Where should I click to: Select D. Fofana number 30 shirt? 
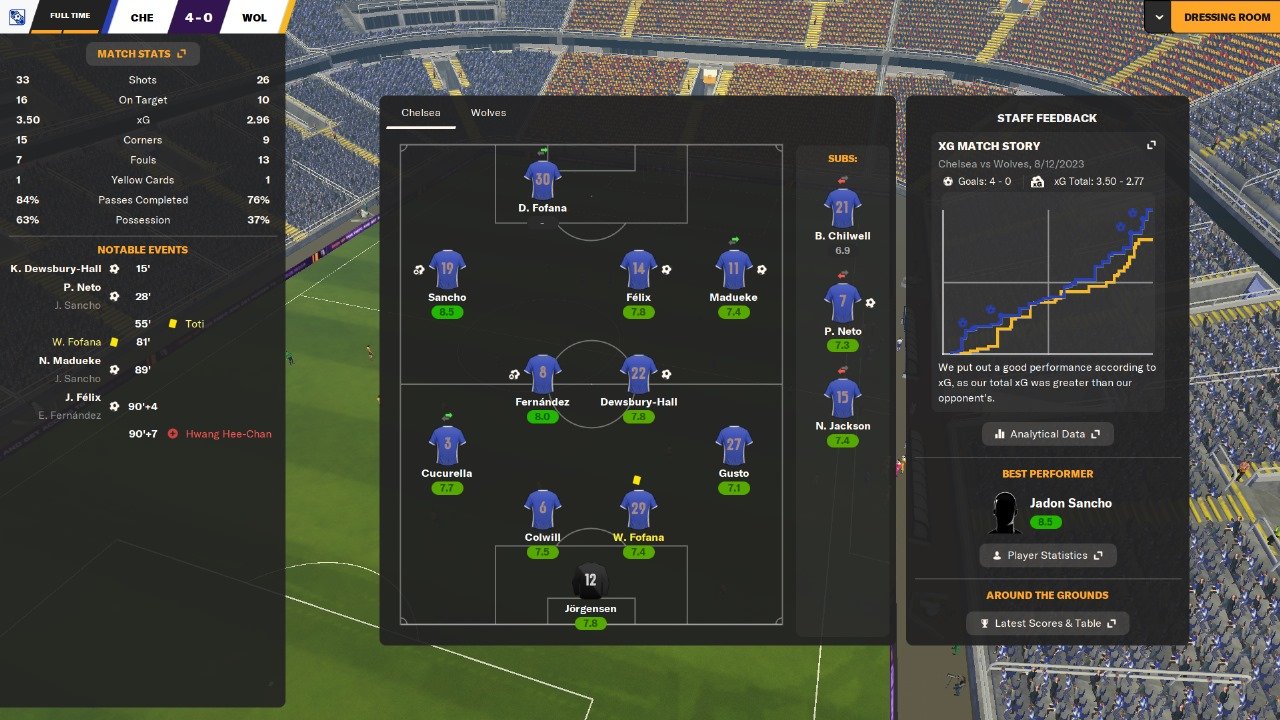coord(542,181)
